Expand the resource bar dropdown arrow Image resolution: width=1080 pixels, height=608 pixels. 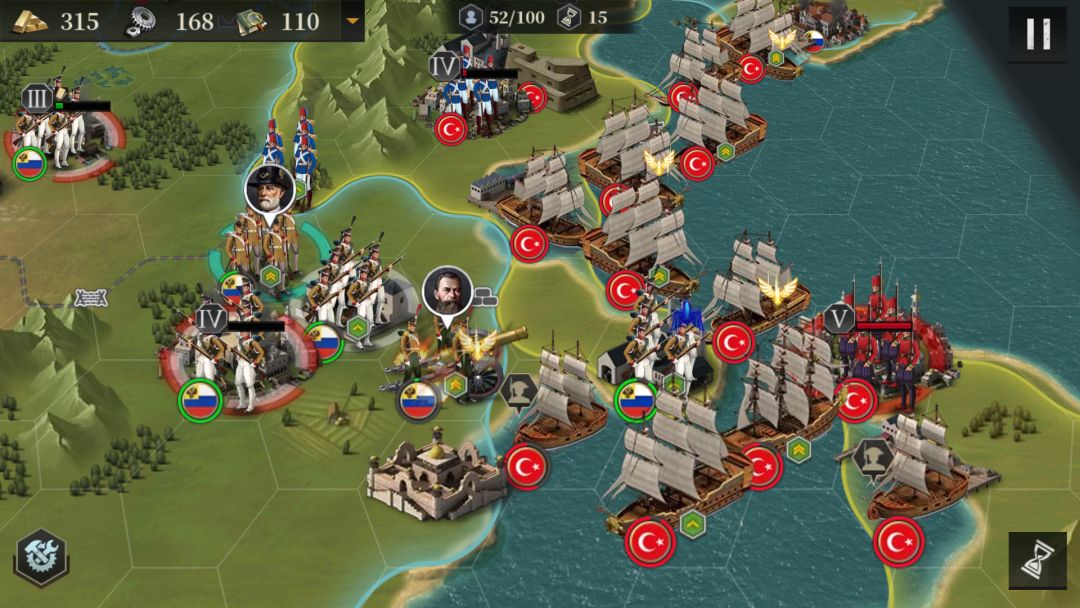click(351, 21)
